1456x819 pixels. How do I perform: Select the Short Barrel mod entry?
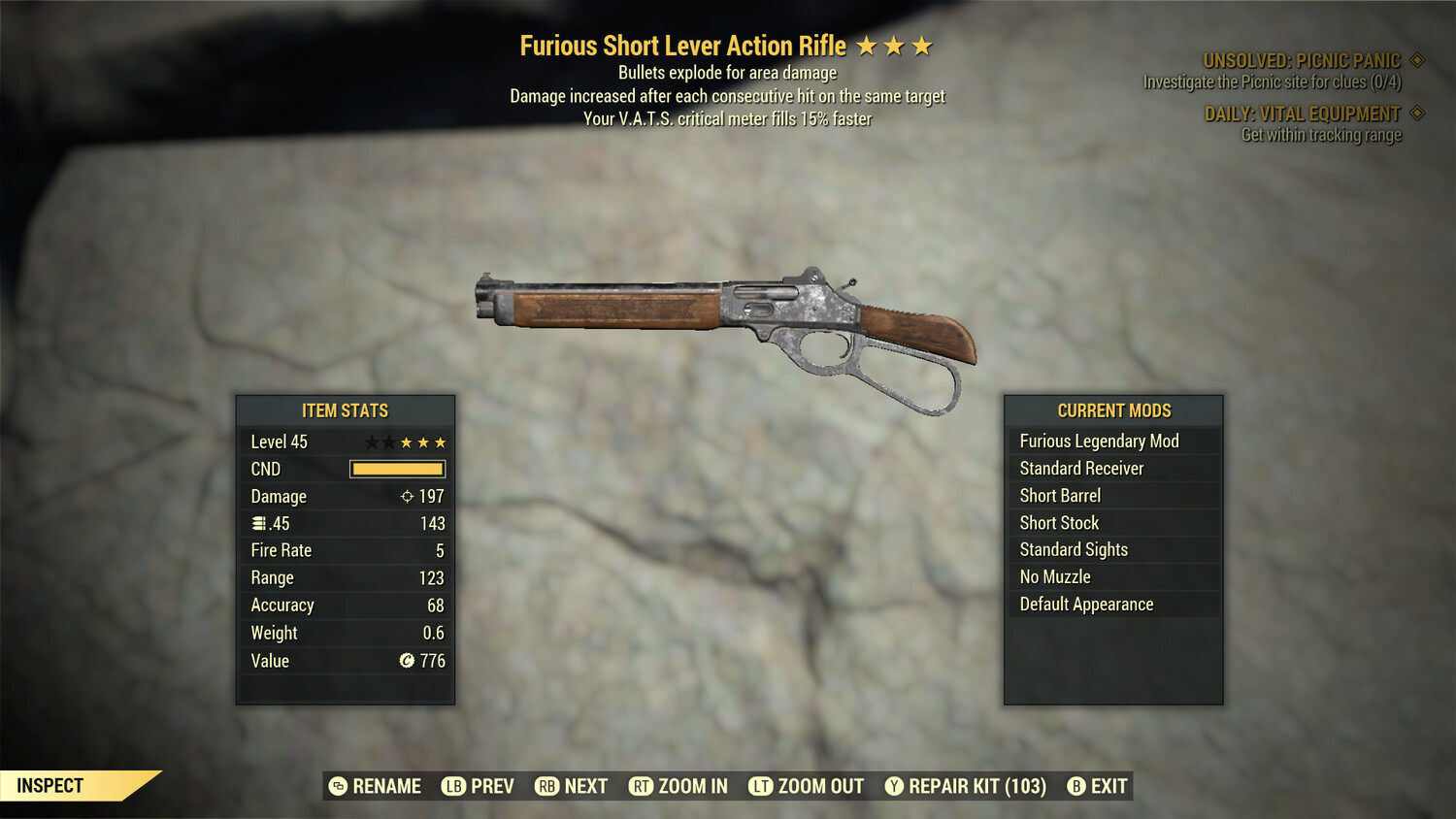coord(1059,495)
